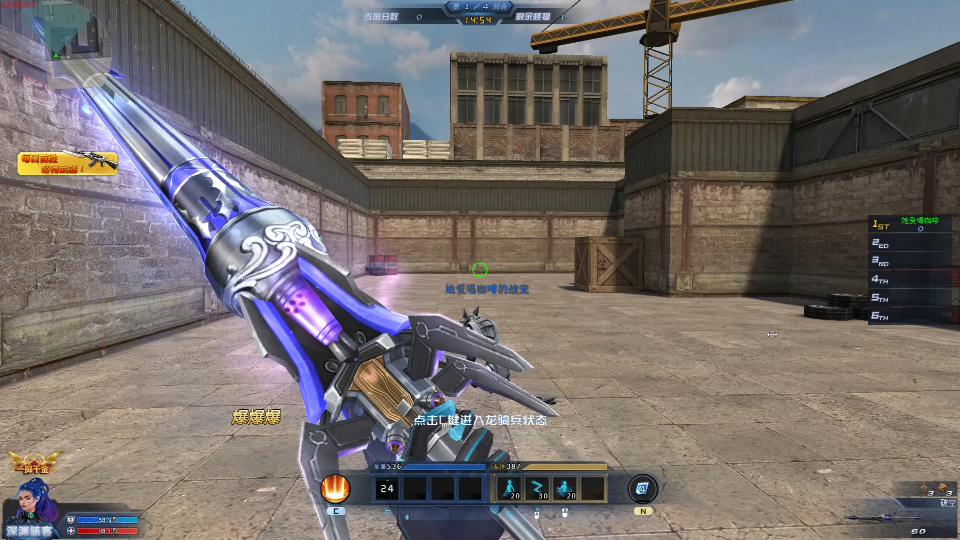Use the kneeling figure skill costing 20
The image size is (960, 540).
(510, 488)
